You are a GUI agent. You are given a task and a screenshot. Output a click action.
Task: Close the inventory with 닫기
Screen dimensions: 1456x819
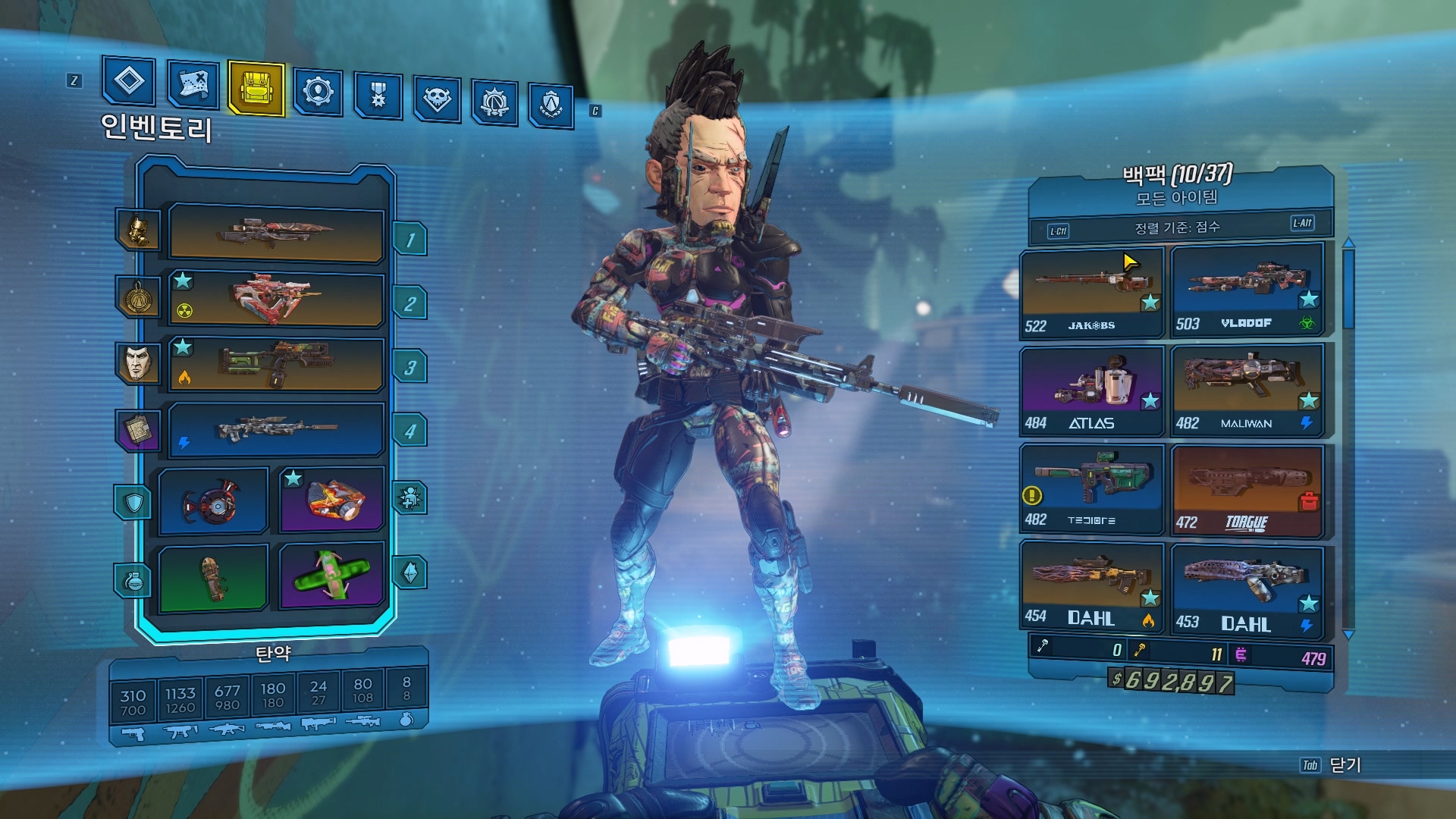point(1345,765)
